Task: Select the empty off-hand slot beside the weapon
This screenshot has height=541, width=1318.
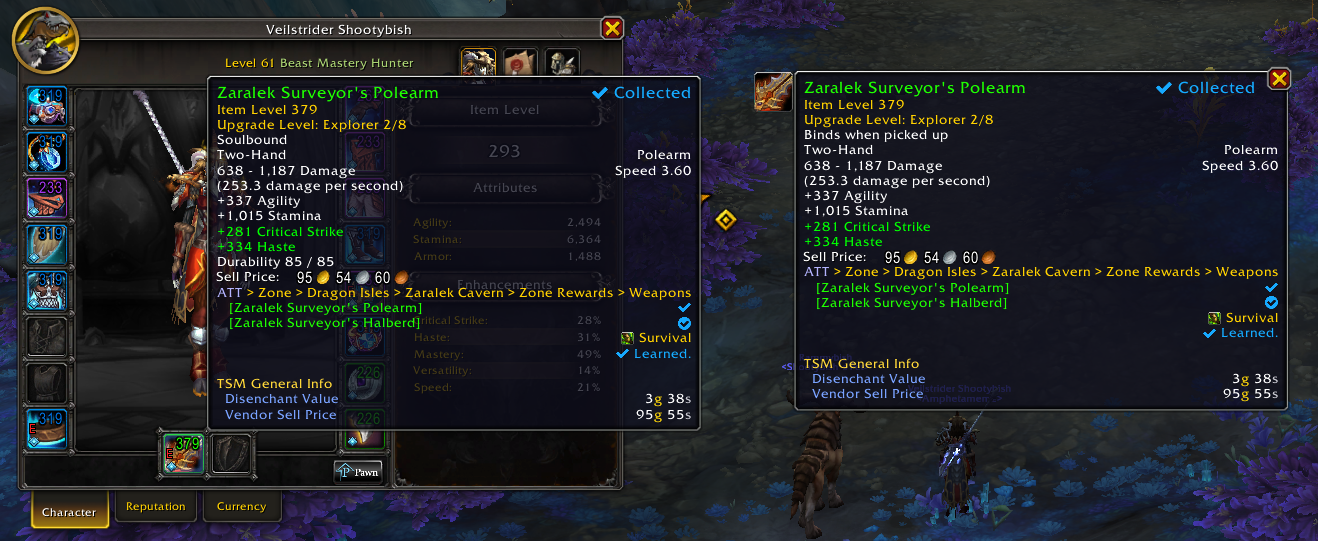Action: pos(232,453)
